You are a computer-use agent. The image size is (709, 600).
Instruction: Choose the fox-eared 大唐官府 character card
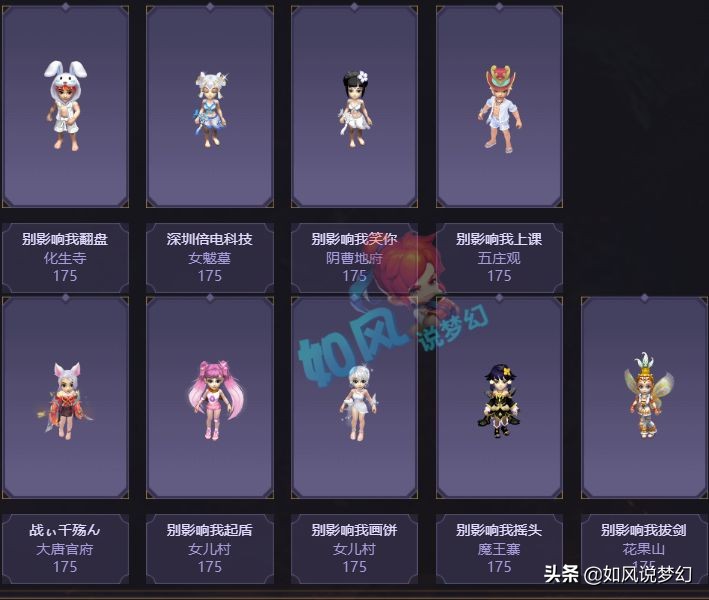click(x=65, y=397)
